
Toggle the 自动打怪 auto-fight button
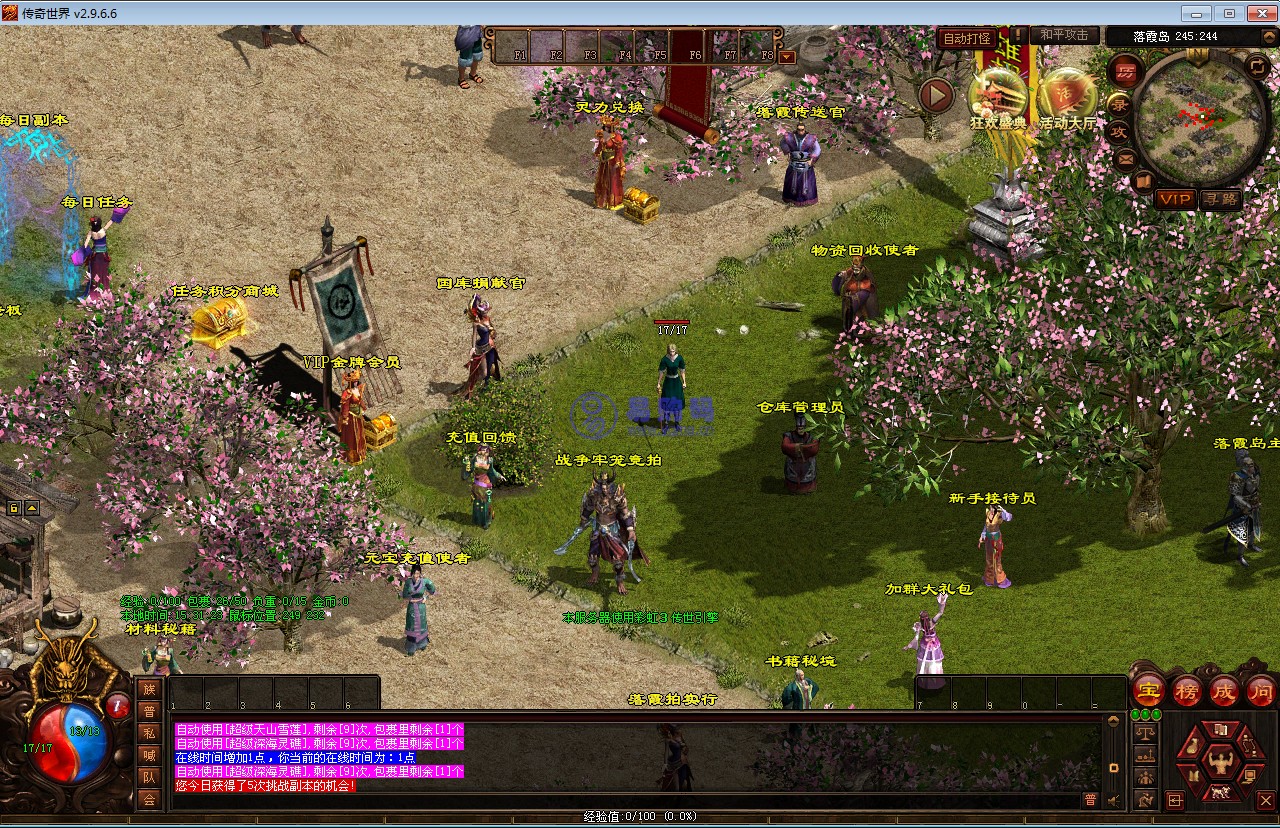pos(967,38)
